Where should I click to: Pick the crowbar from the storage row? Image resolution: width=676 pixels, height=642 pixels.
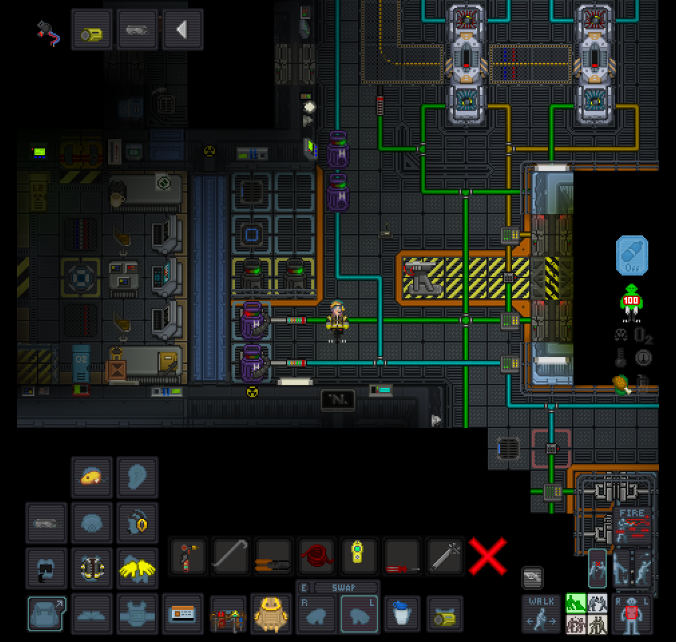click(230, 556)
